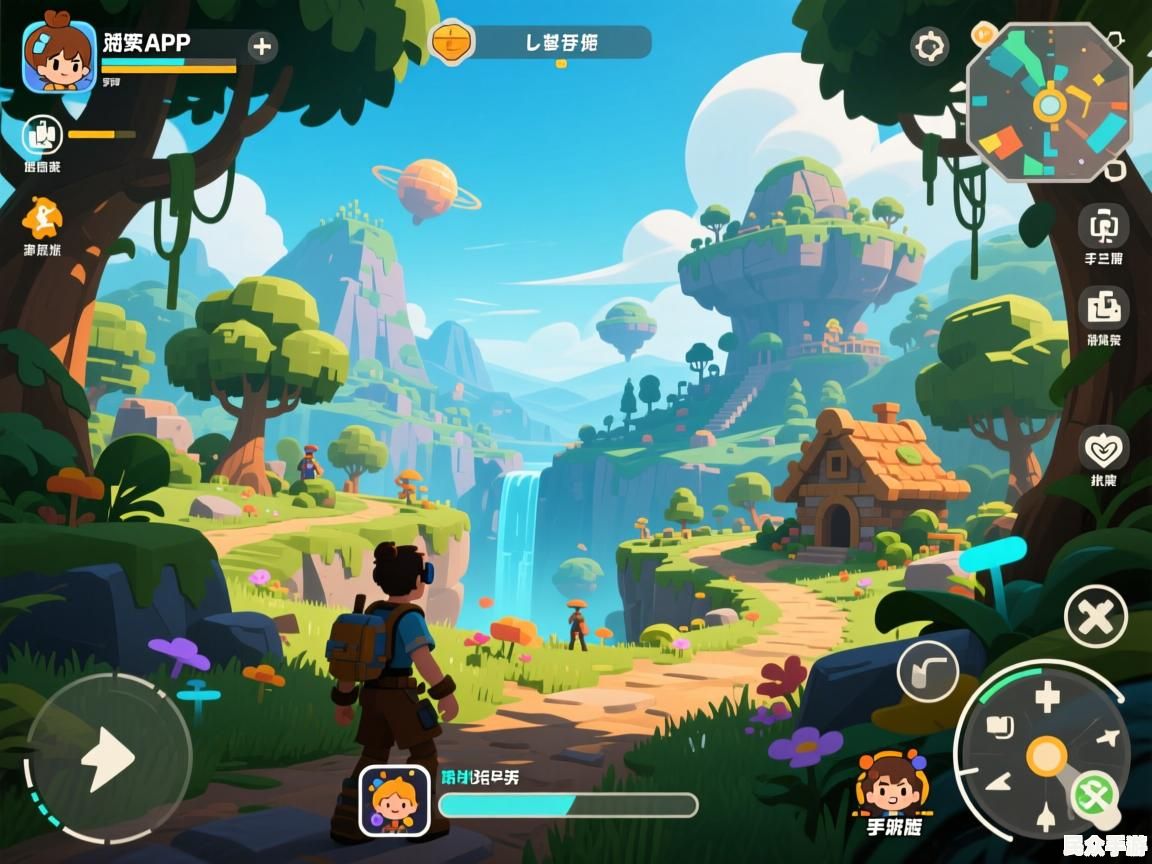Click the round X button
The height and width of the screenshot is (864, 1152).
click(x=1096, y=617)
